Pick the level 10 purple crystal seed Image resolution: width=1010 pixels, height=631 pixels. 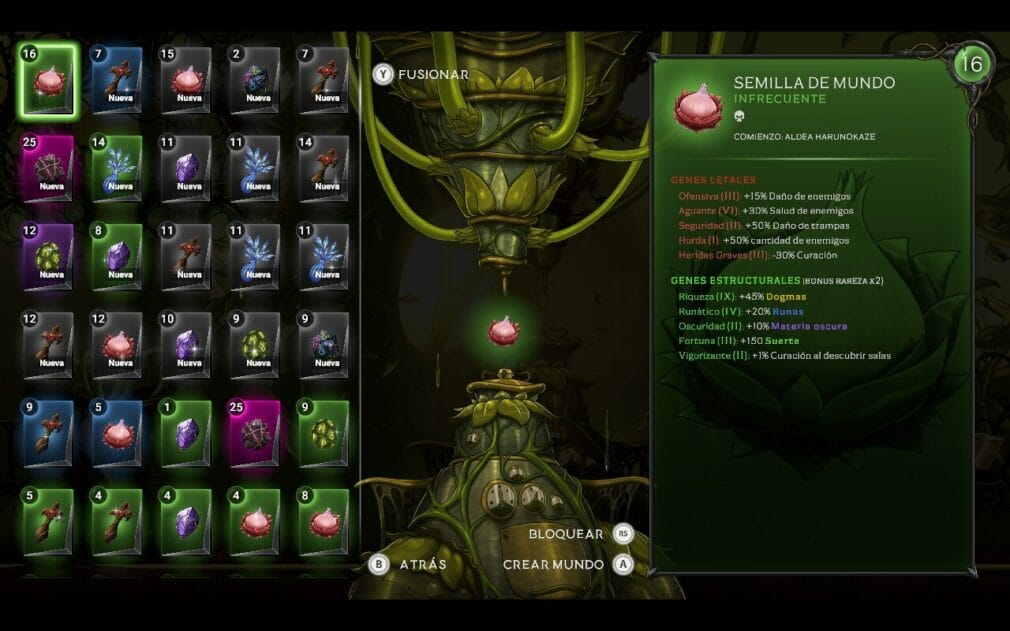point(186,346)
